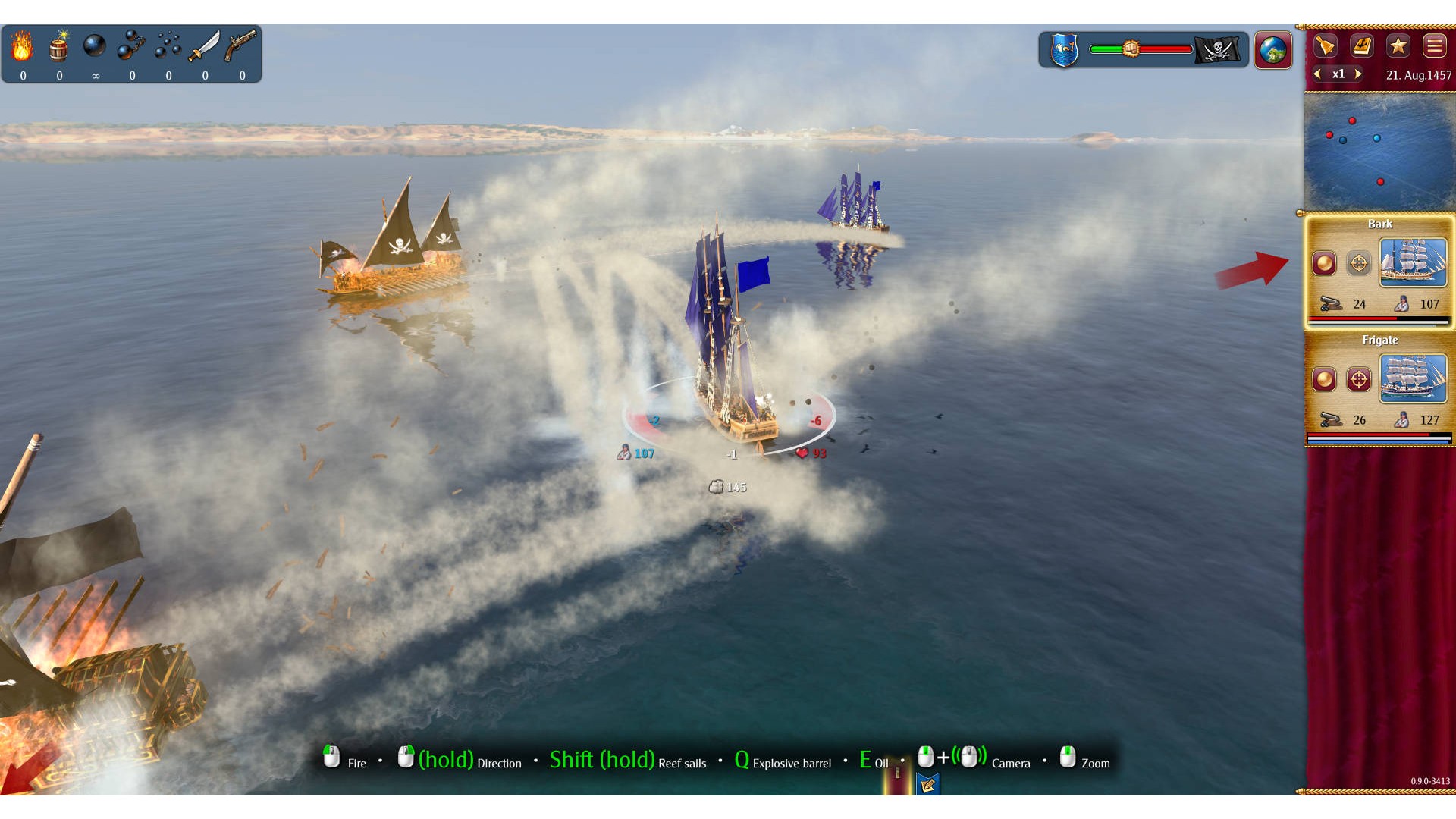Open the logbook with anchor icon
The height and width of the screenshot is (819, 1456).
pyautogui.click(x=1362, y=46)
